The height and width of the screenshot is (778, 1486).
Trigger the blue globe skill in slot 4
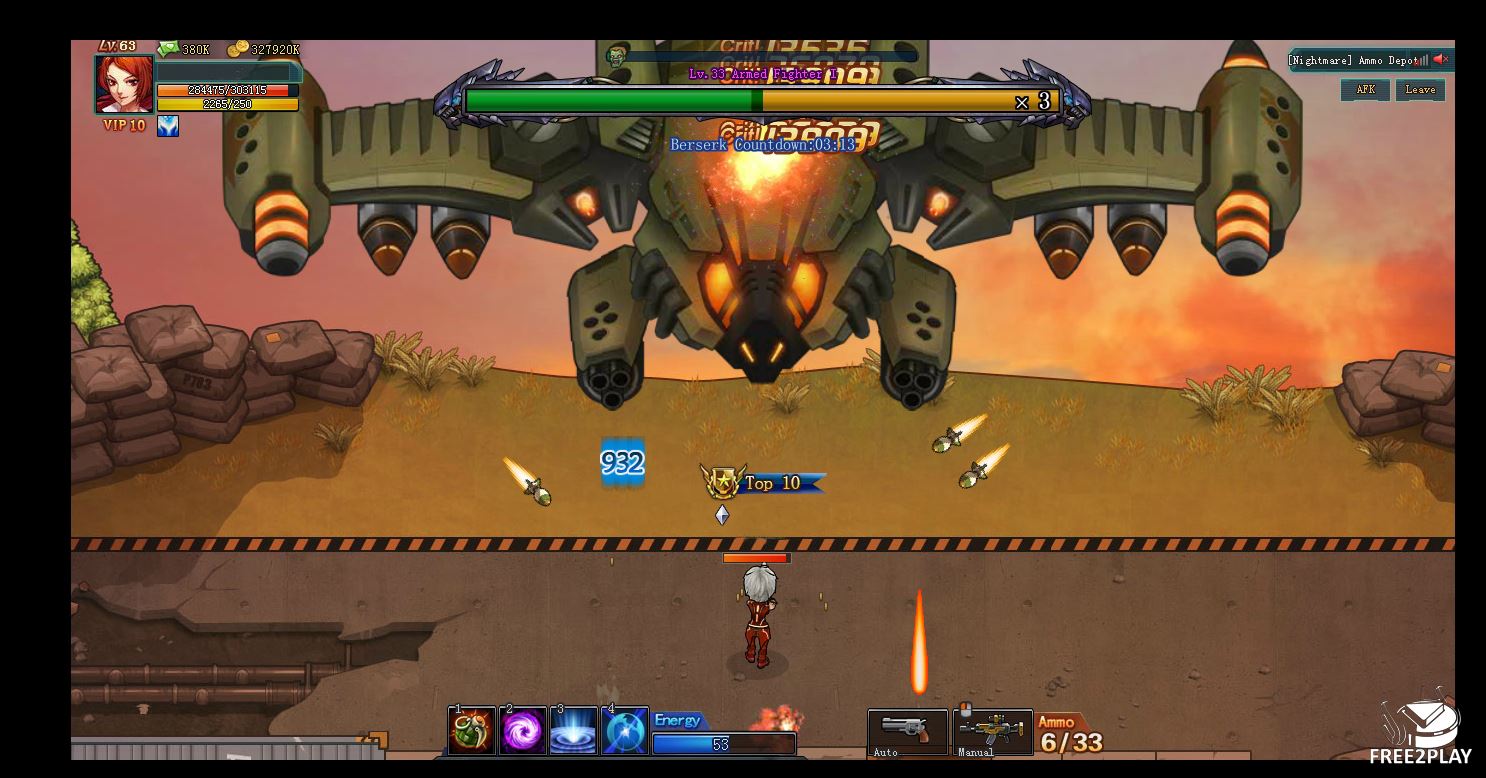625,731
